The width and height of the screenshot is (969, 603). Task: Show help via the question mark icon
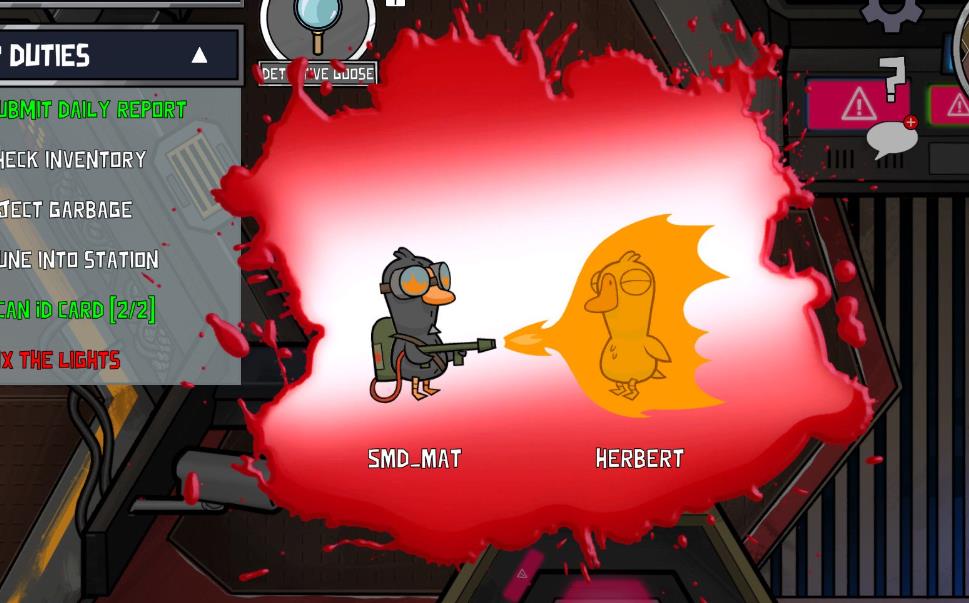coord(892,79)
